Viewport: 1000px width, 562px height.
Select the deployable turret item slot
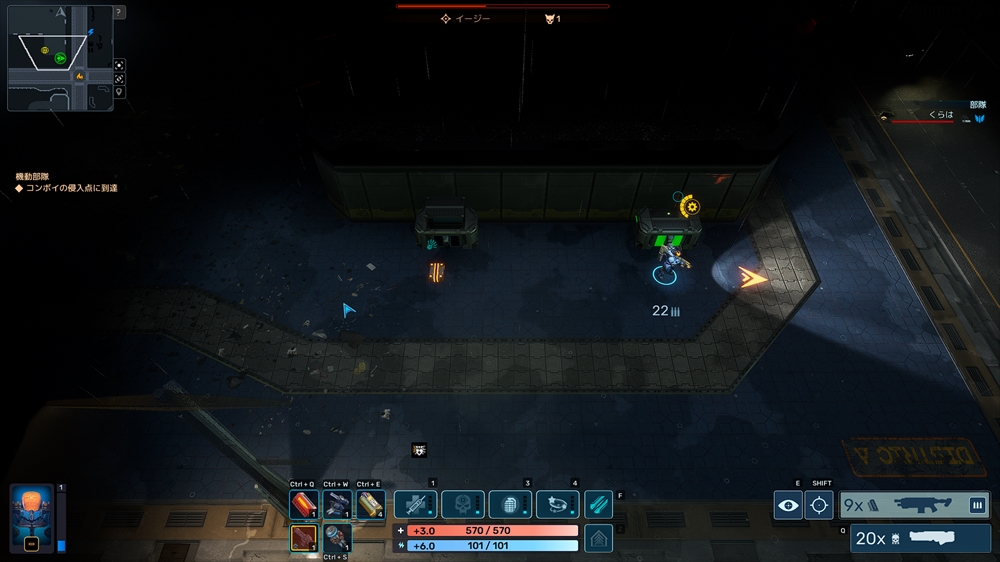click(337, 505)
